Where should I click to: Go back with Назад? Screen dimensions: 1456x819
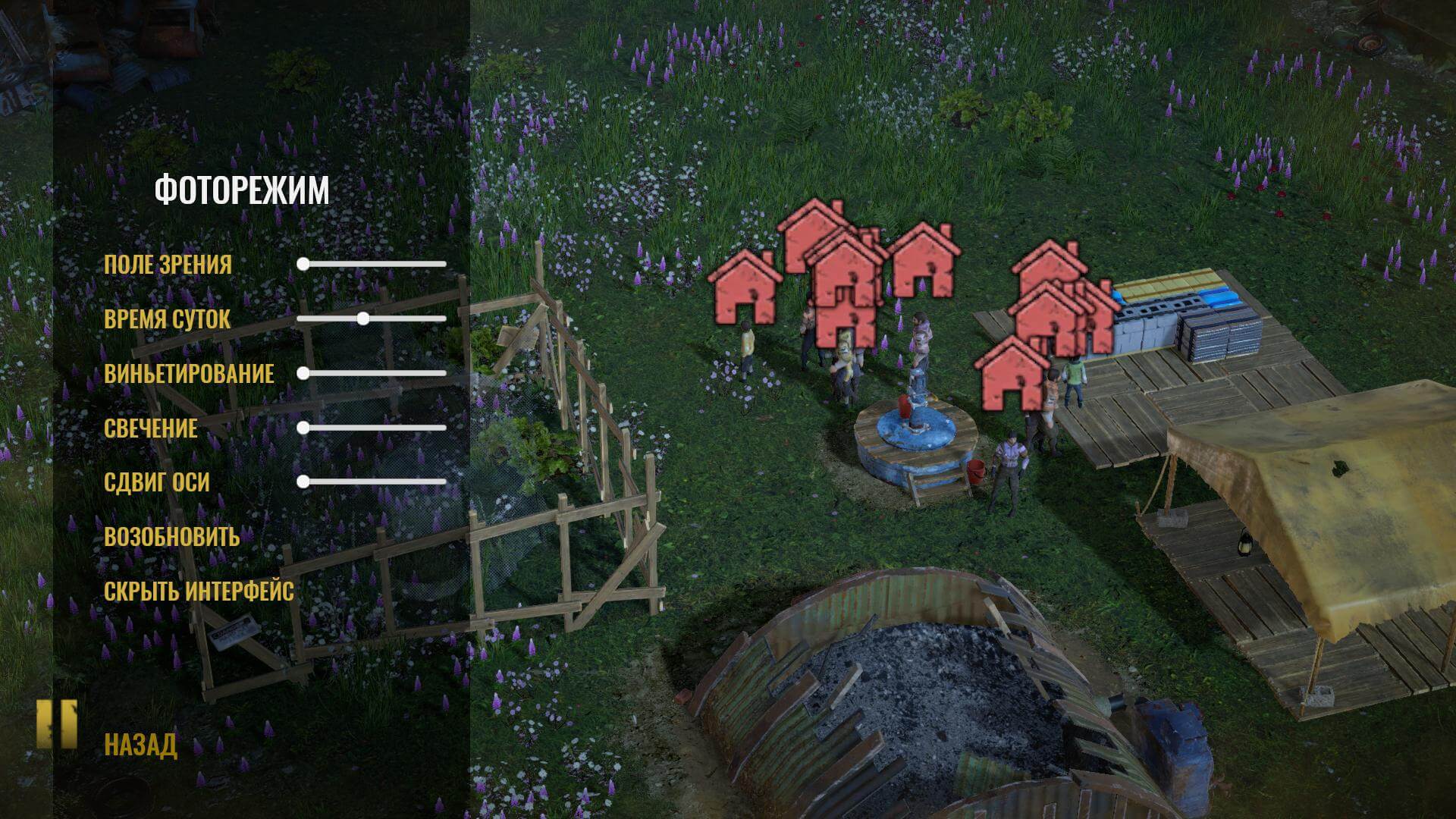point(140,745)
